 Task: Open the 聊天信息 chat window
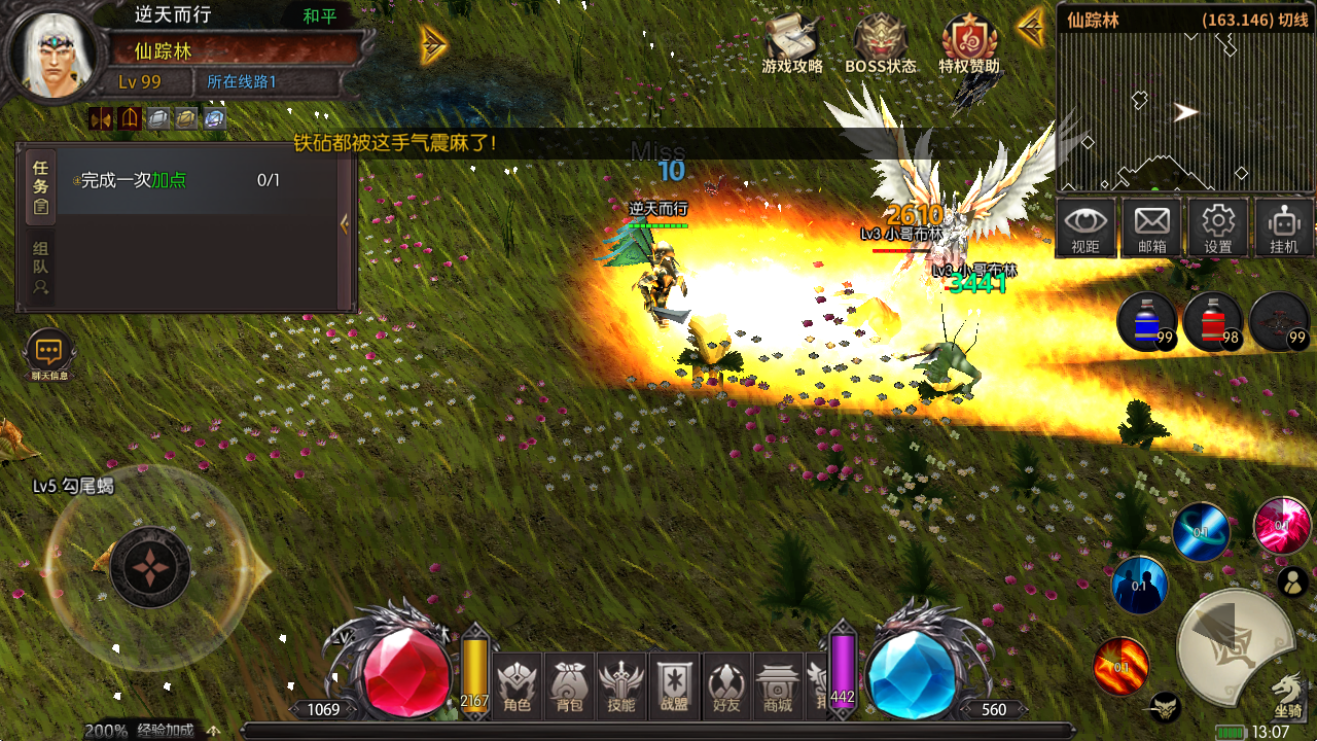coord(49,355)
